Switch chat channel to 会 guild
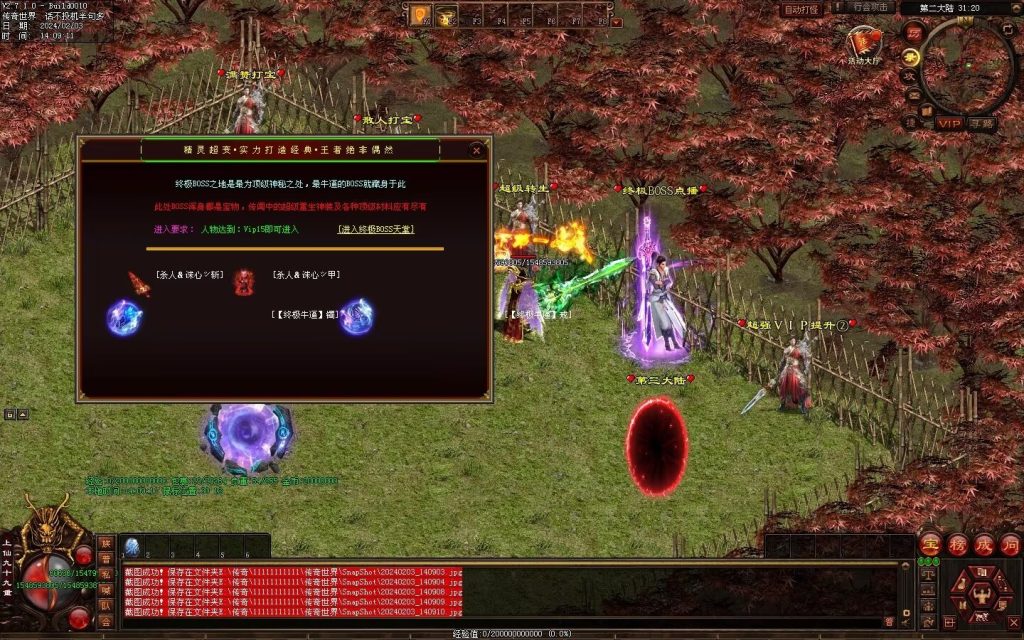The height and width of the screenshot is (640, 1024). coord(105,620)
